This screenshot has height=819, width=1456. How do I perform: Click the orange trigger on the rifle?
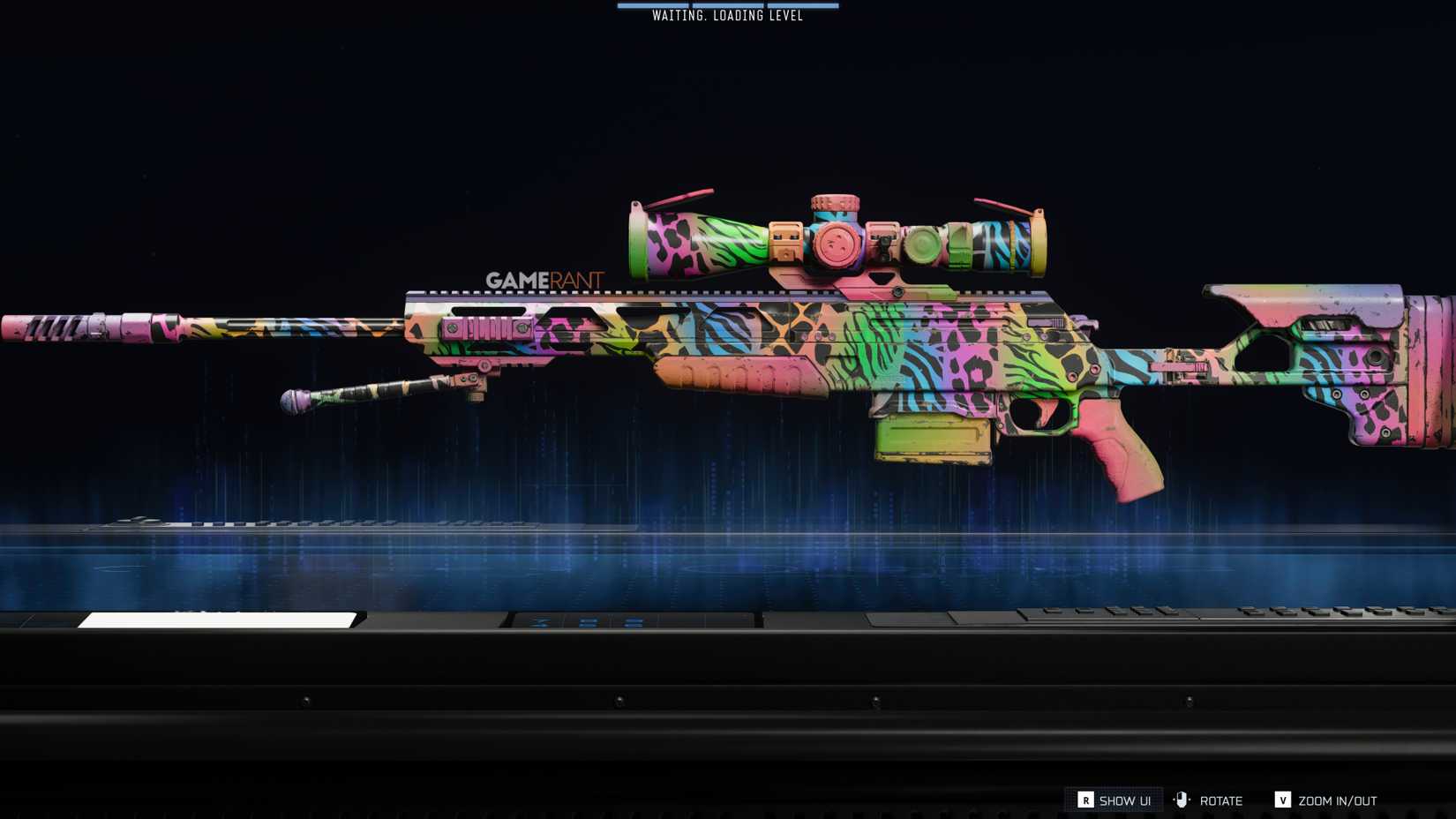1046,411
